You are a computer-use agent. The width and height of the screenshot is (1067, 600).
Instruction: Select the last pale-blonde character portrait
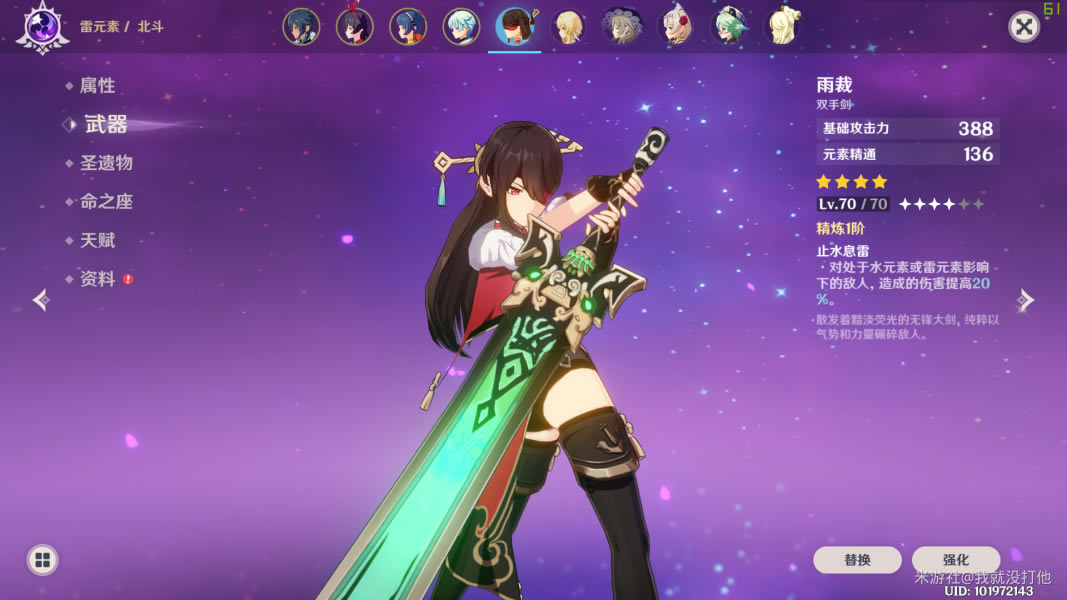point(782,26)
